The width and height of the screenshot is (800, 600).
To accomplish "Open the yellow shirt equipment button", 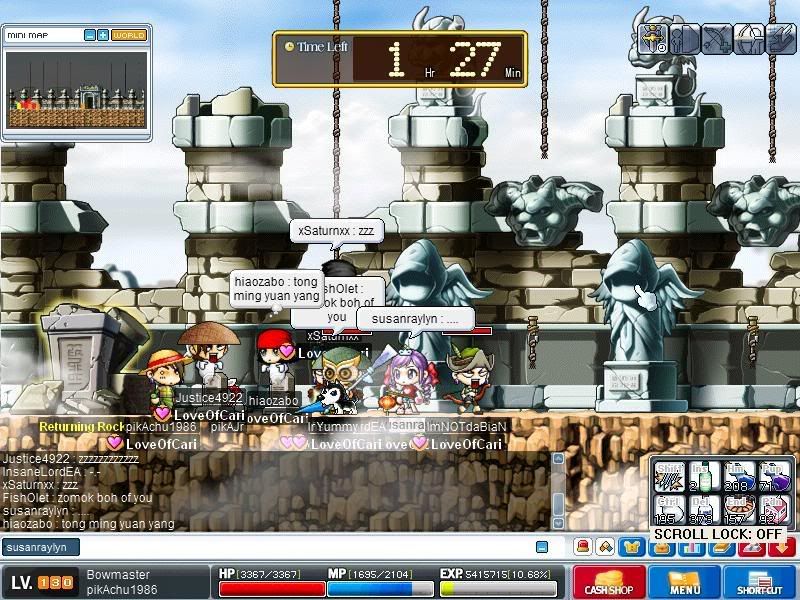I will click(x=631, y=547).
